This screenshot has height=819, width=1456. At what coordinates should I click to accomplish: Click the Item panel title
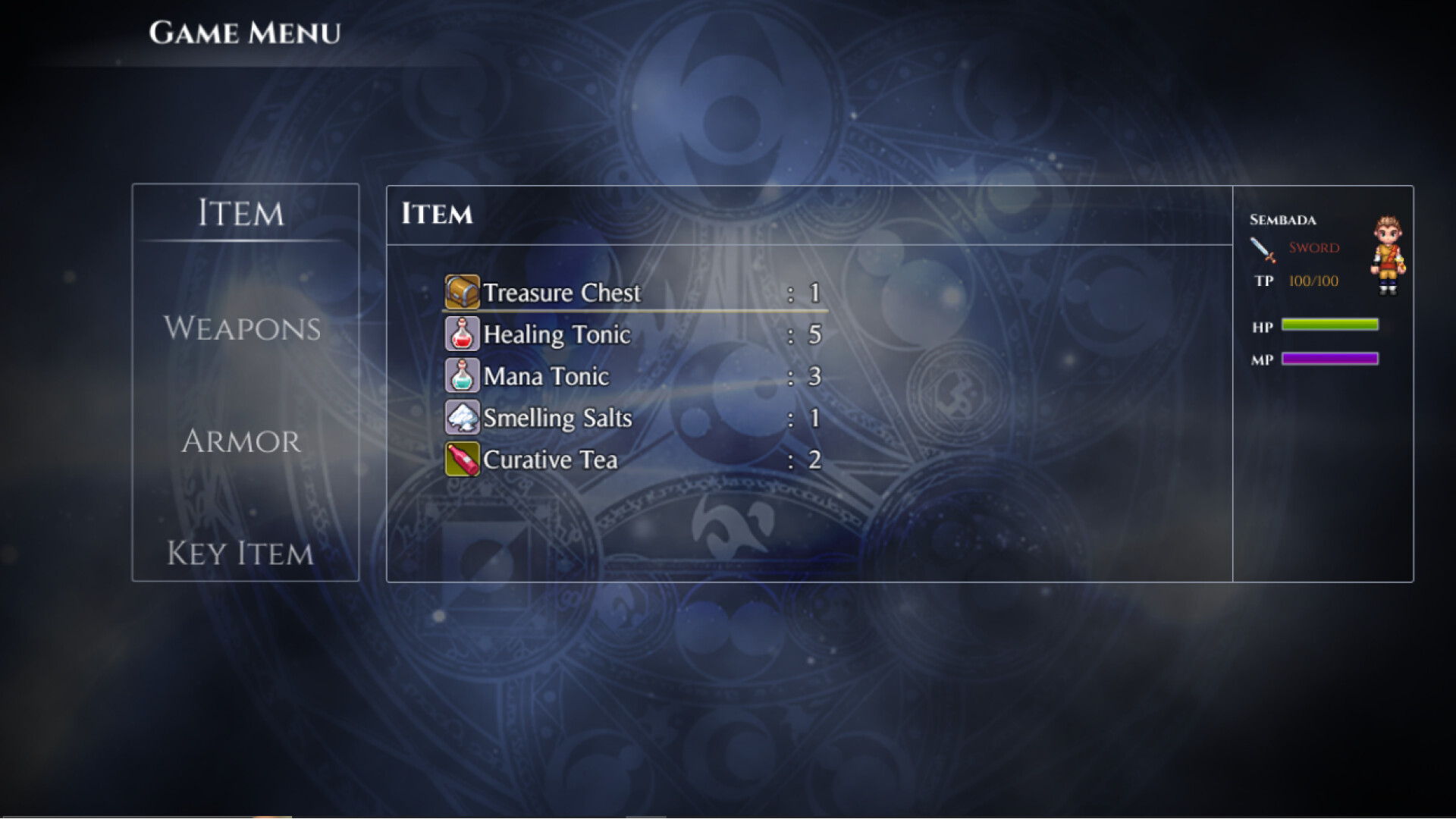438,214
